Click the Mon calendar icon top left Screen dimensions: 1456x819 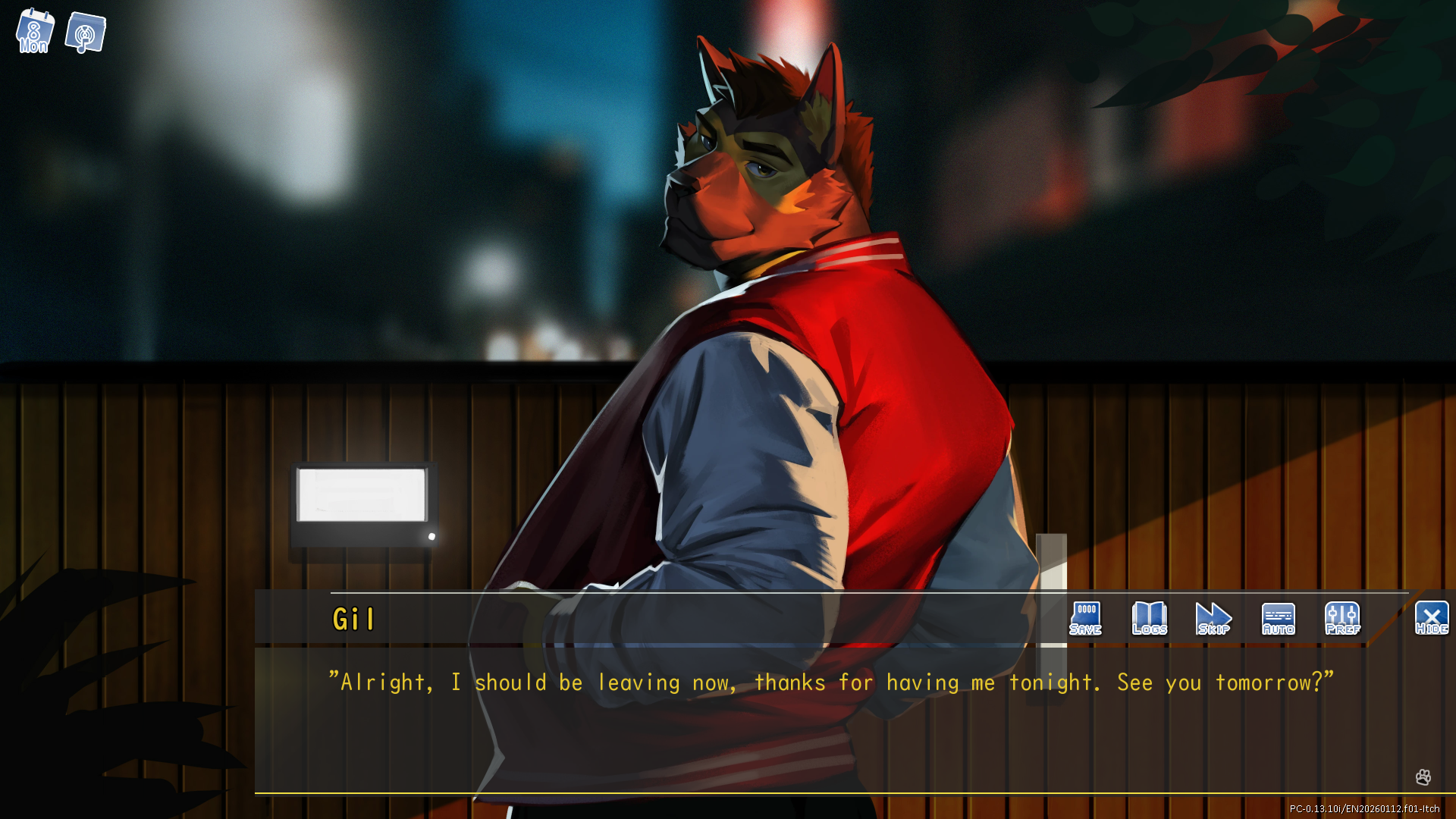pos(34,32)
